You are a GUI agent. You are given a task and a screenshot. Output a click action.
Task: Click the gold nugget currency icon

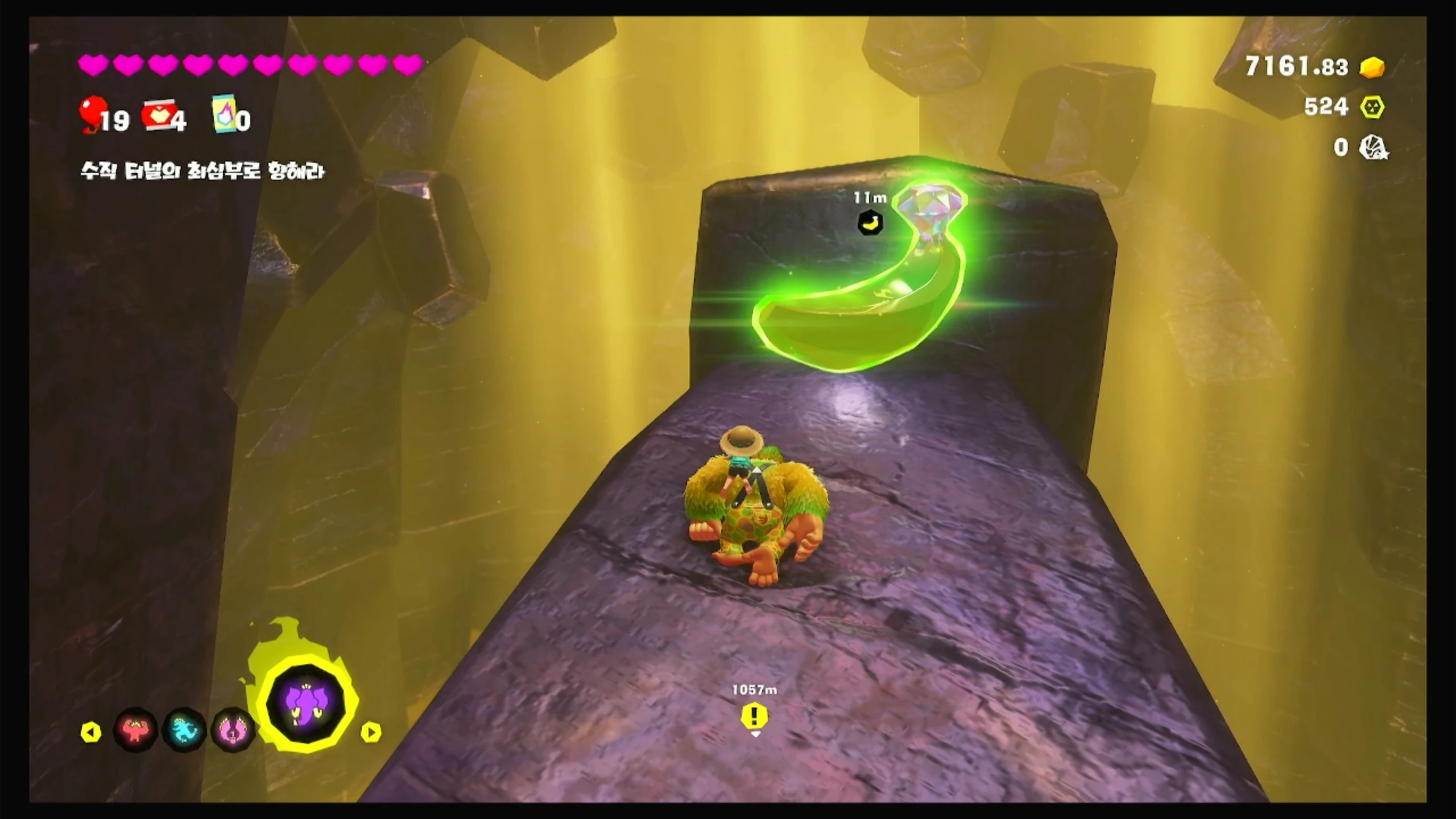(x=1372, y=67)
